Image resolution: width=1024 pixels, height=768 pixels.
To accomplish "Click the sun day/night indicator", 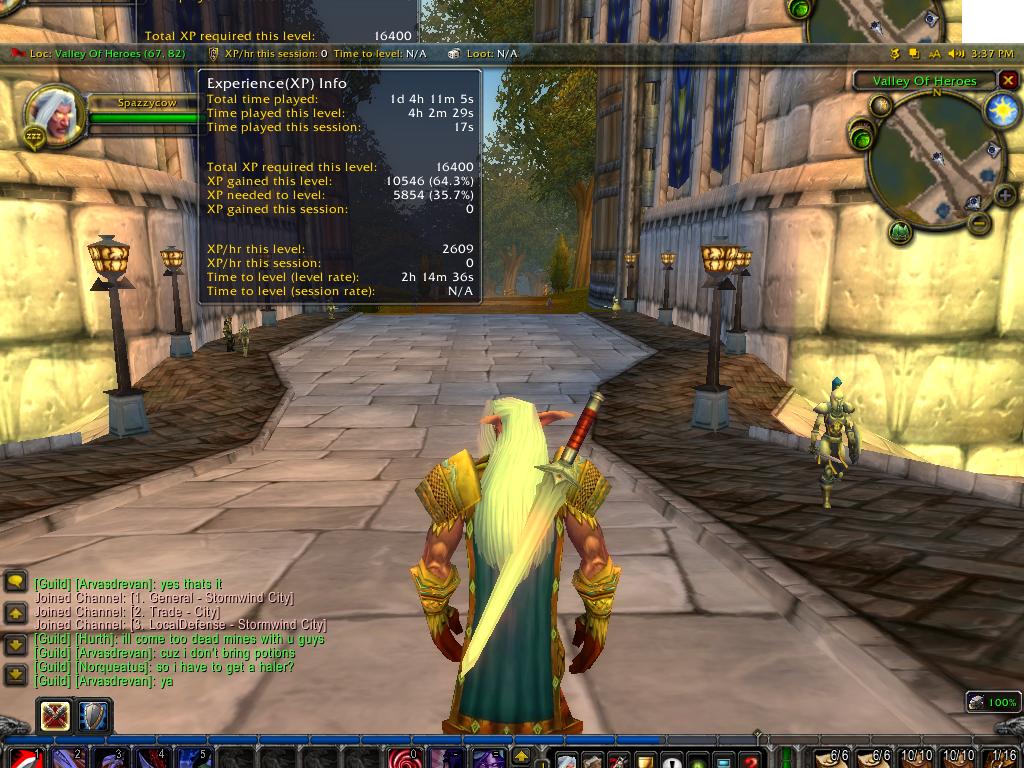I will click(x=1001, y=111).
